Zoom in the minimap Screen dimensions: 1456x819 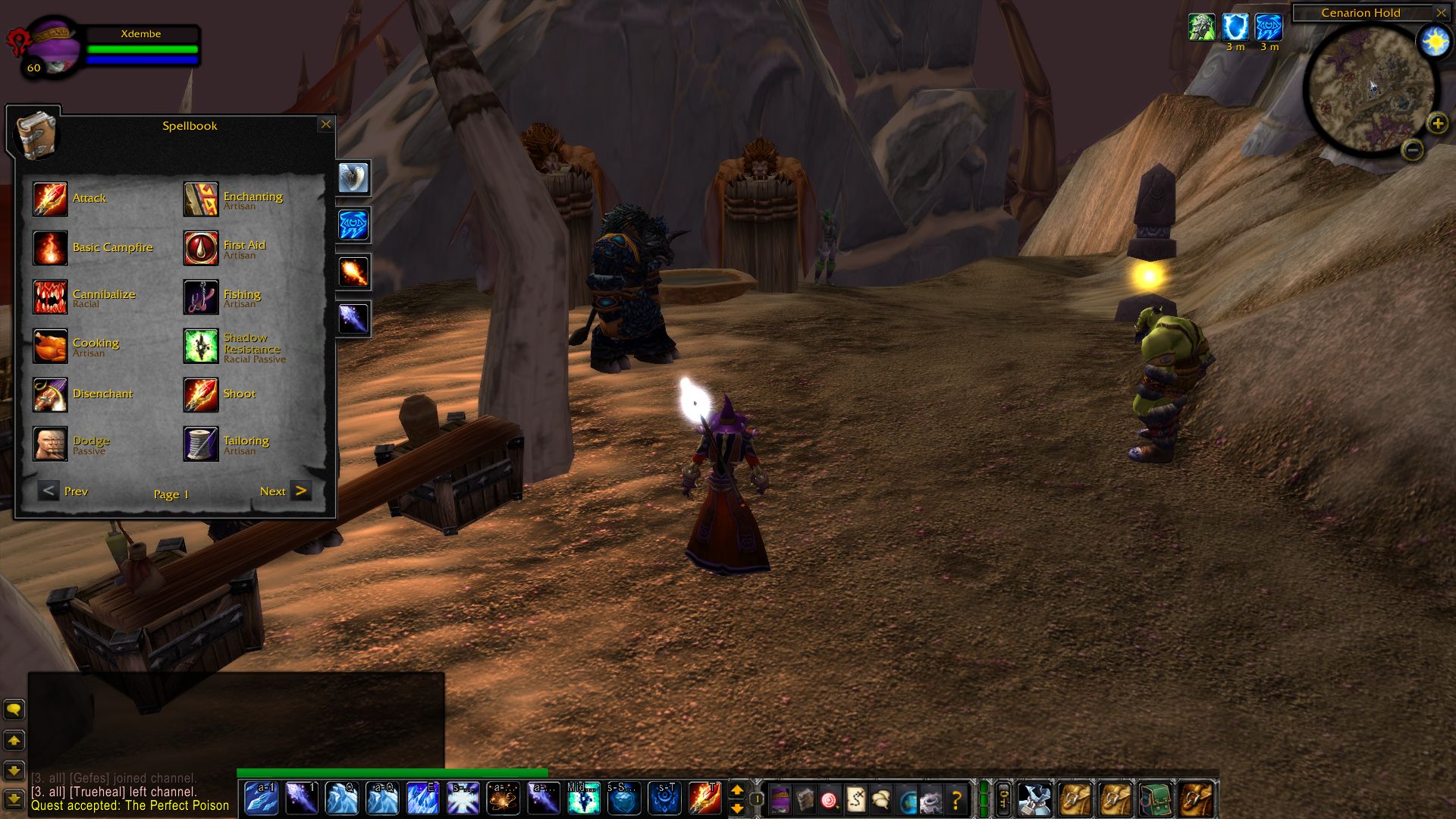pyautogui.click(x=1437, y=123)
